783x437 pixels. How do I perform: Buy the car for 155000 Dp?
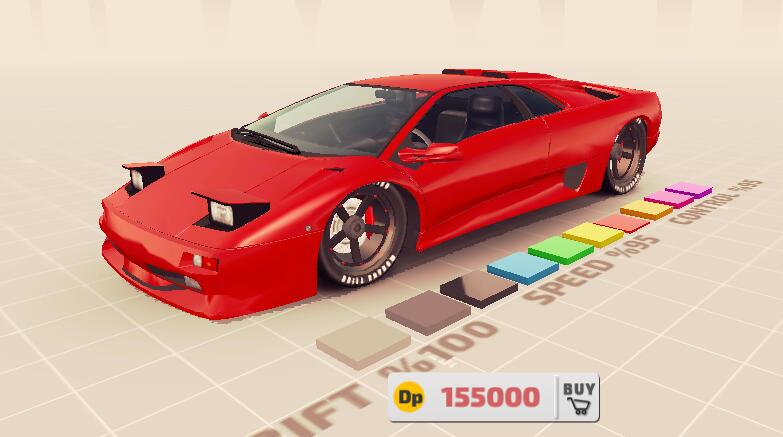point(577,396)
